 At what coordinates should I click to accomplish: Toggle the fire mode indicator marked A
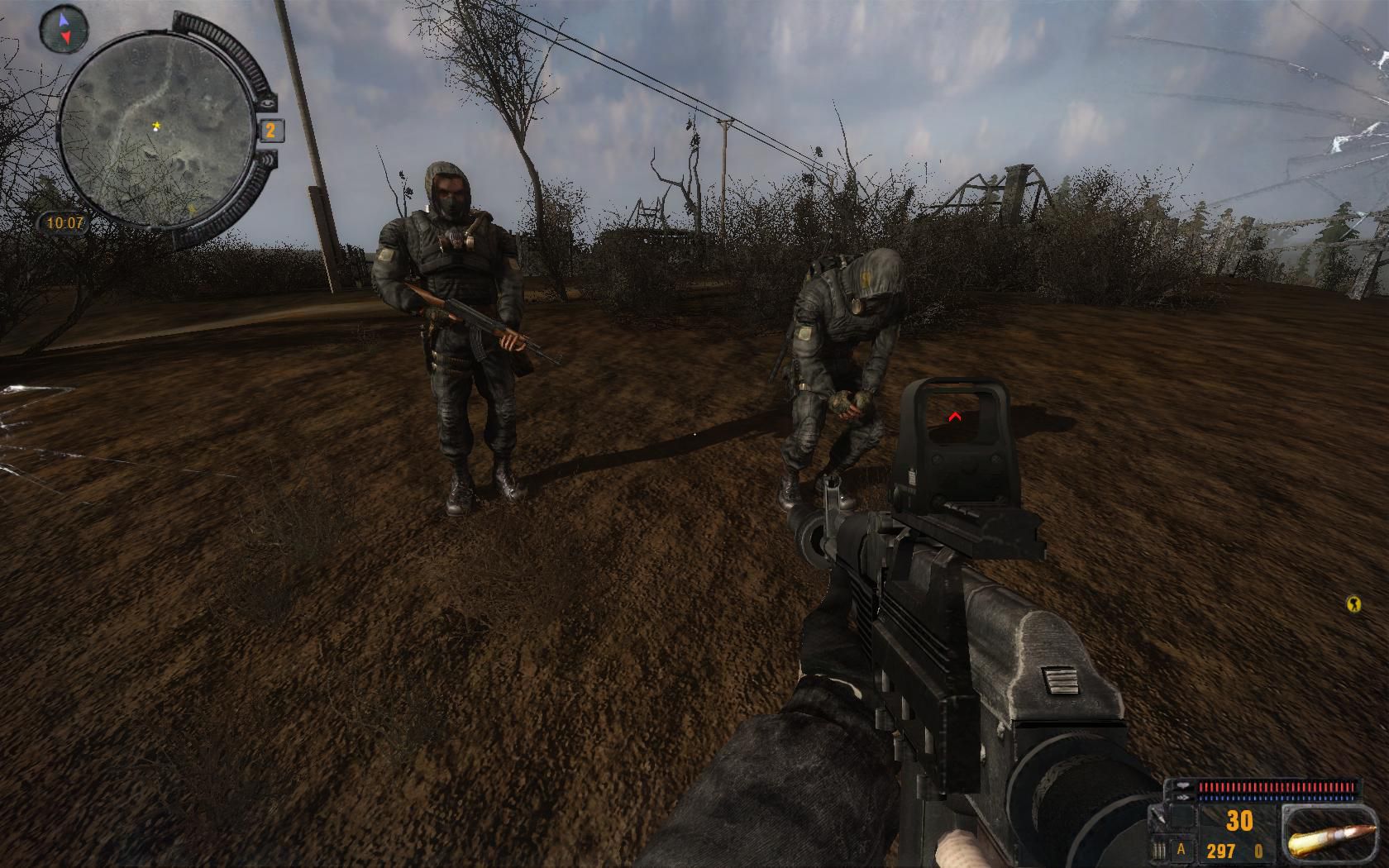[x=1181, y=849]
